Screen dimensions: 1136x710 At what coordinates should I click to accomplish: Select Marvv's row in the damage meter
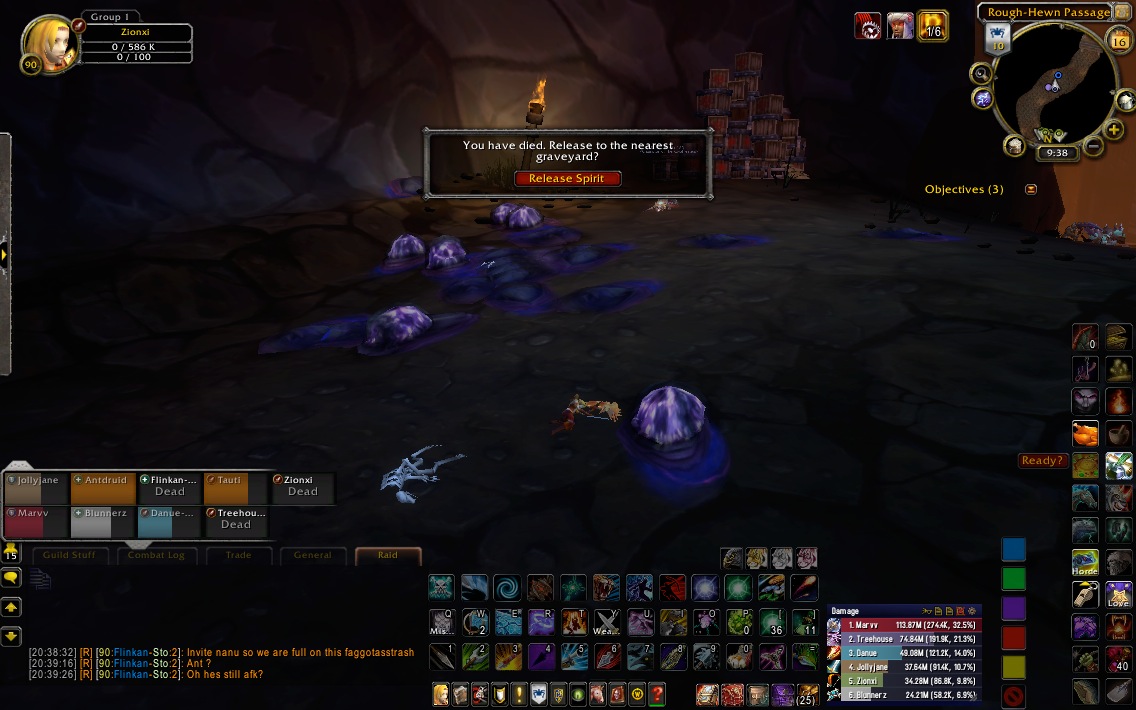[x=905, y=625]
